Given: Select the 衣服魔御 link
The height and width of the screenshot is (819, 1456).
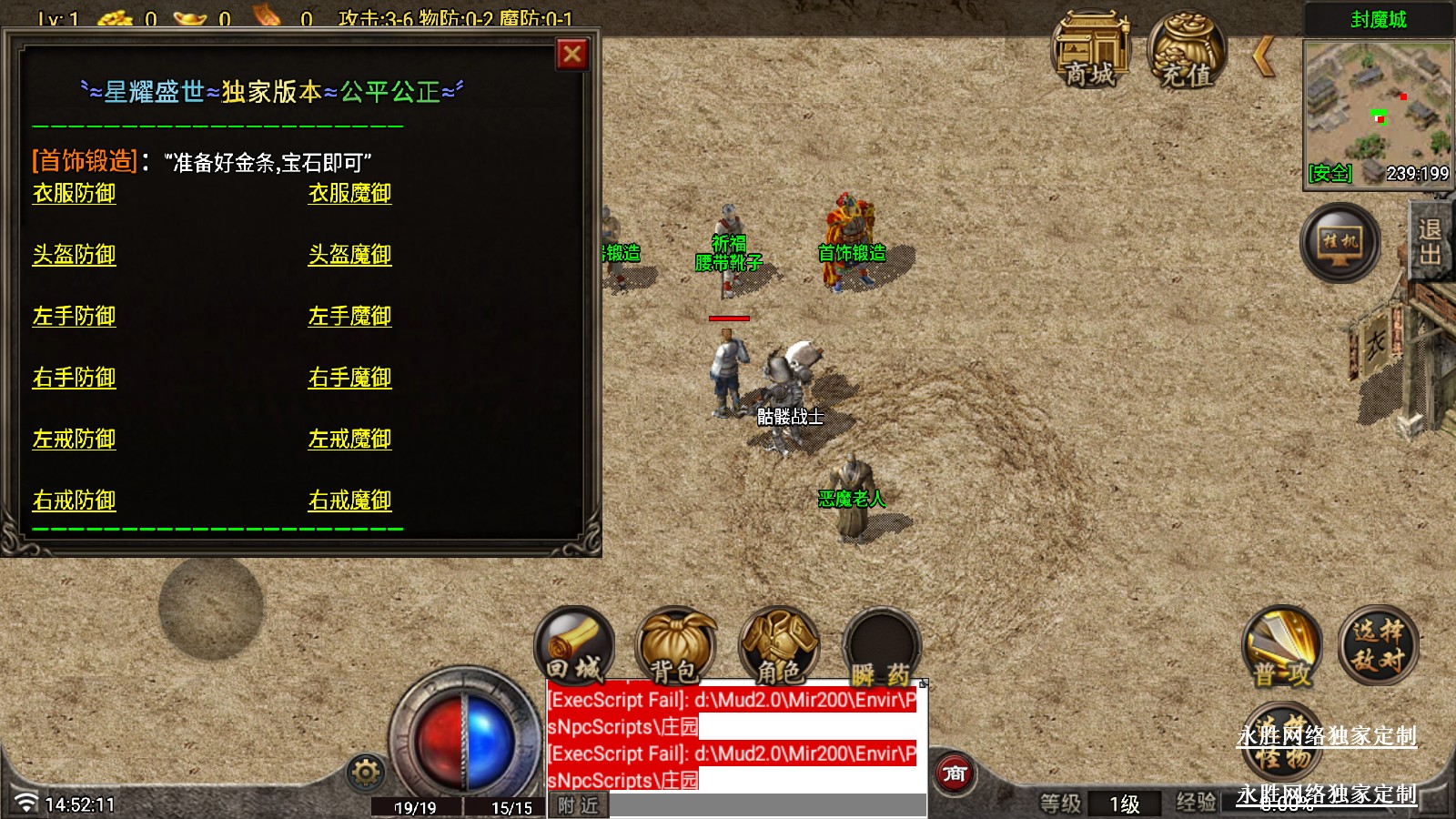Looking at the screenshot, I should pyautogui.click(x=349, y=194).
